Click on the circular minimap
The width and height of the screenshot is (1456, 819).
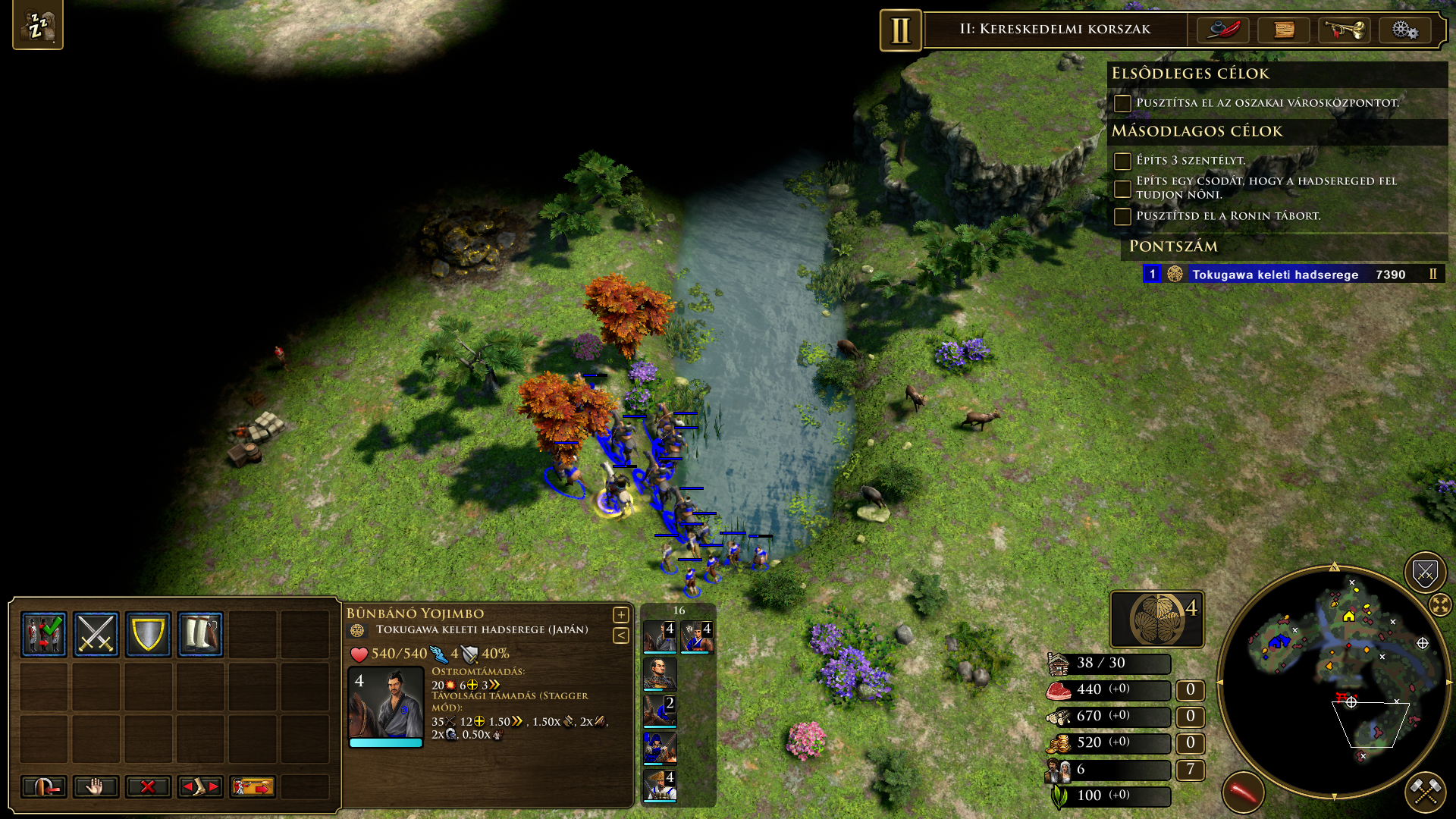pyautogui.click(x=1334, y=681)
